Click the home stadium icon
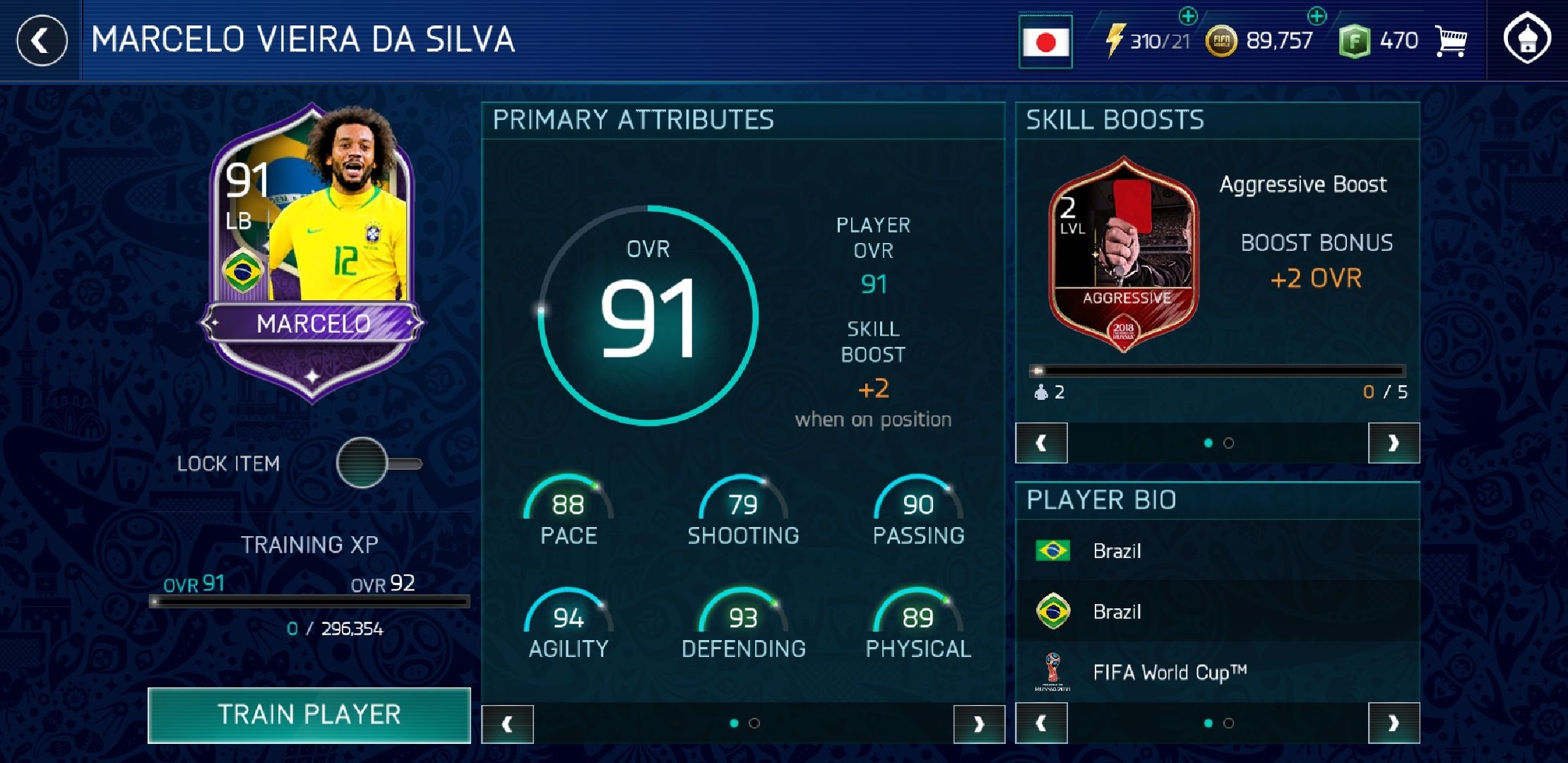1568x763 pixels. 1526,40
